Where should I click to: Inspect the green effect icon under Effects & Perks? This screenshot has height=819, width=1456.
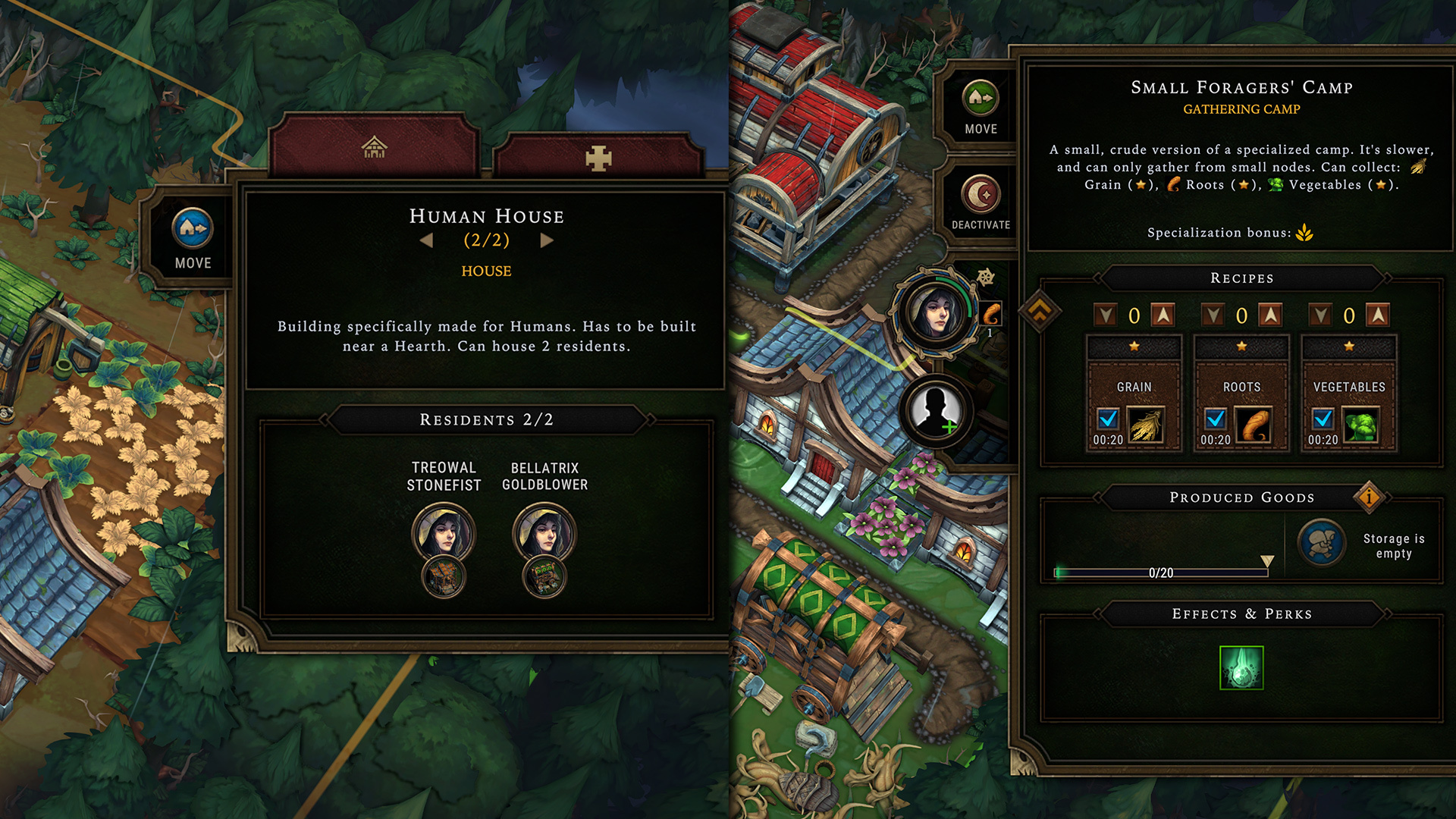1241,667
